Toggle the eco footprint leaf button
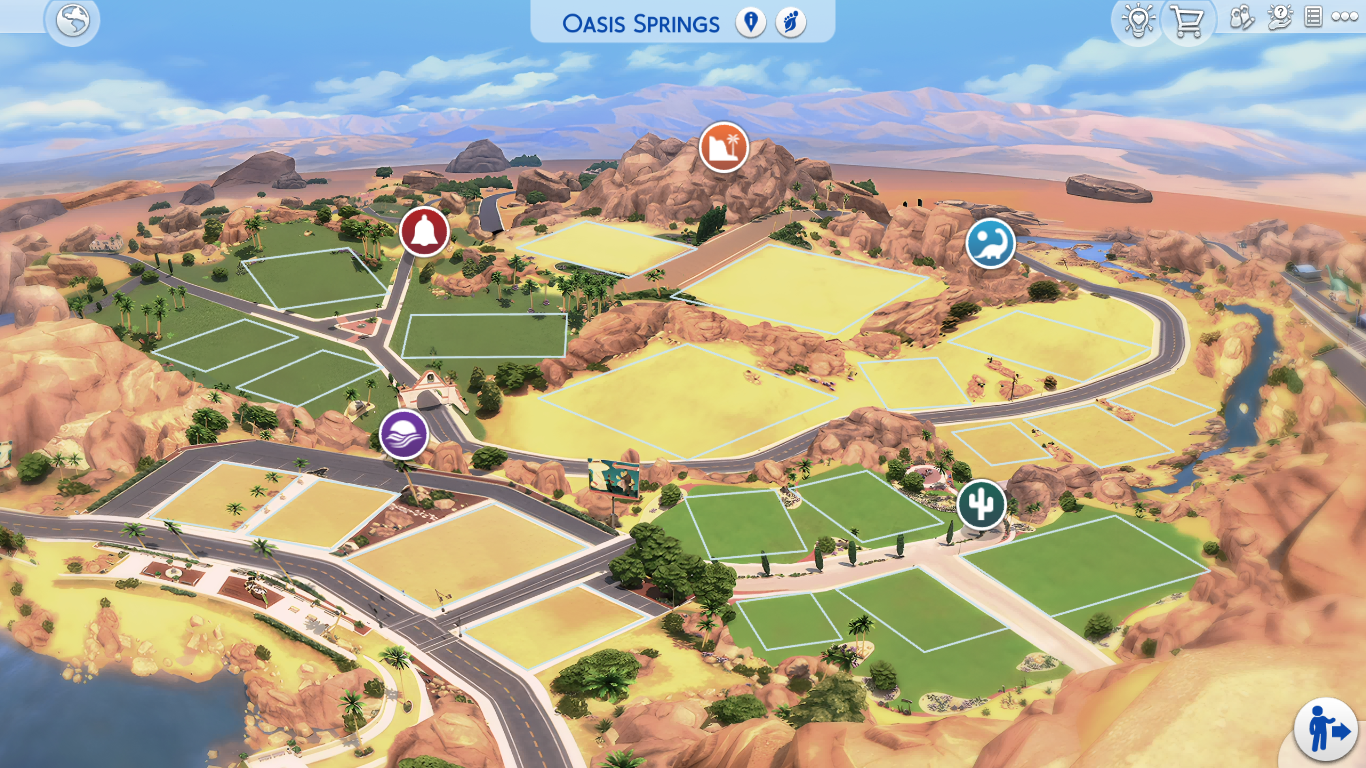Viewport: 1366px width, 768px height. [x=790, y=22]
